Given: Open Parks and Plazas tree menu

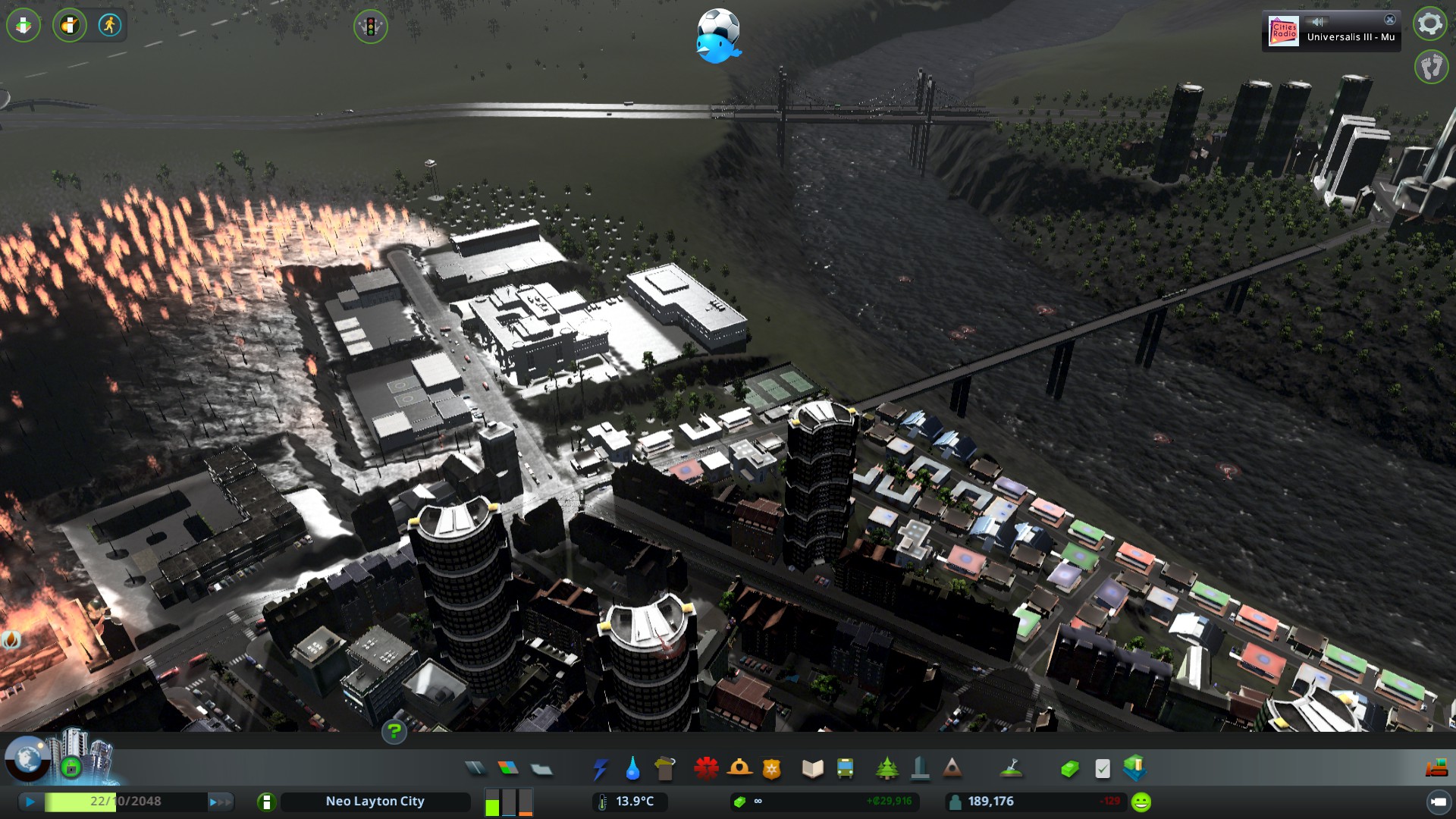Looking at the screenshot, I should click(886, 769).
